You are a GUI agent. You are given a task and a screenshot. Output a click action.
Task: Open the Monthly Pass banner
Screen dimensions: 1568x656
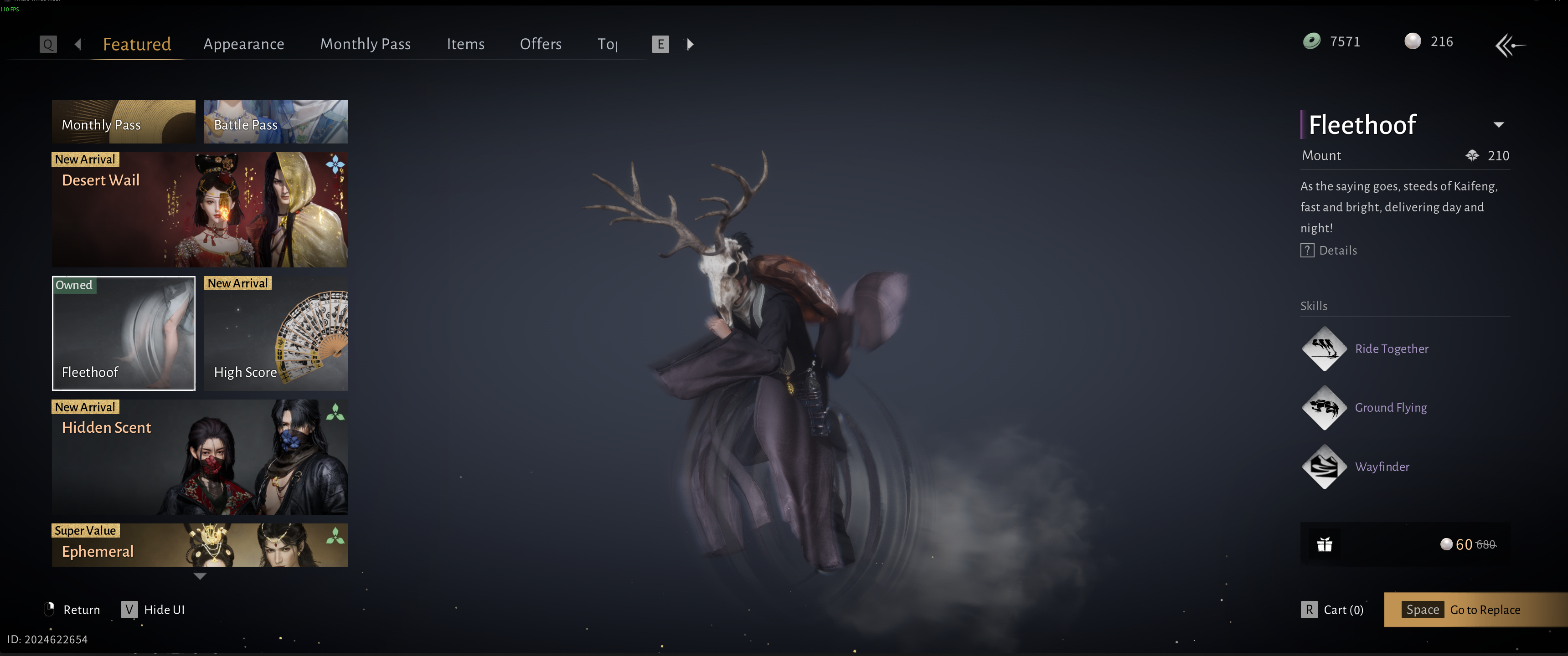coord(124,122)
